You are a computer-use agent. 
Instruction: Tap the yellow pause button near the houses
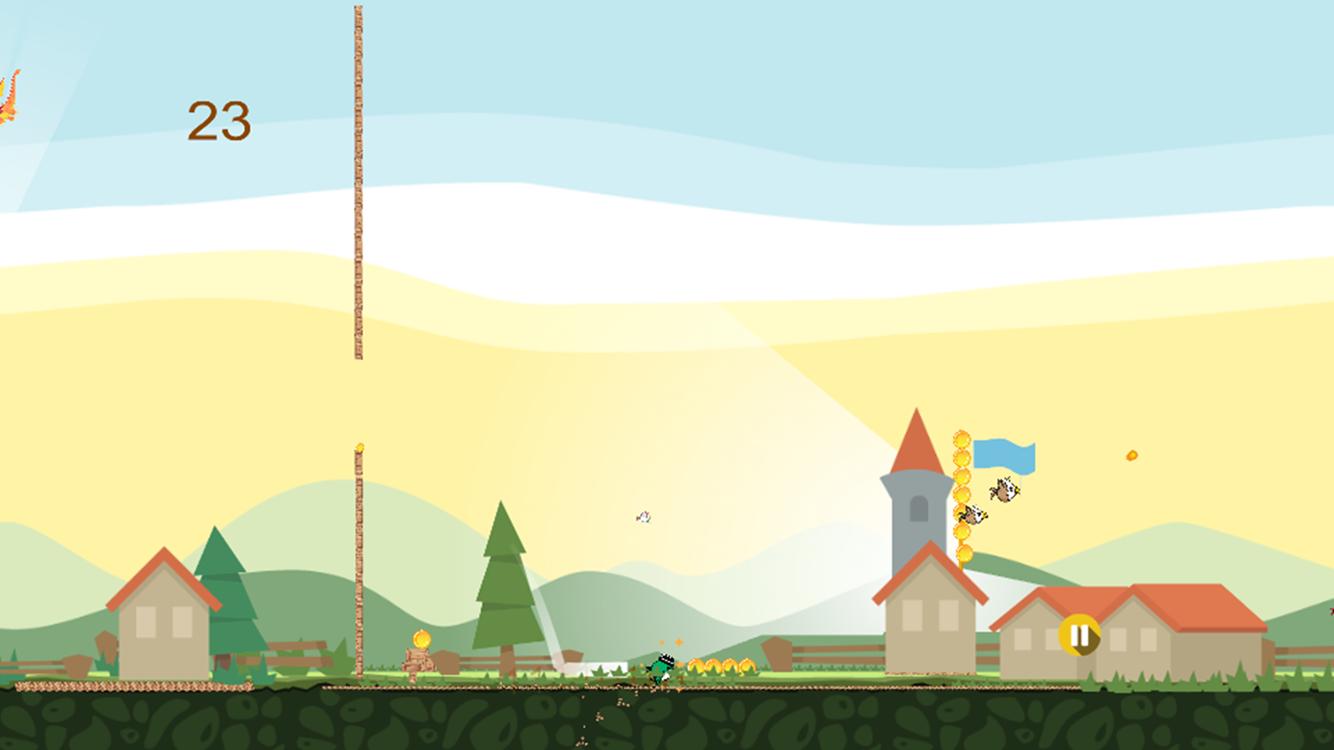(x=1079, y=635)
